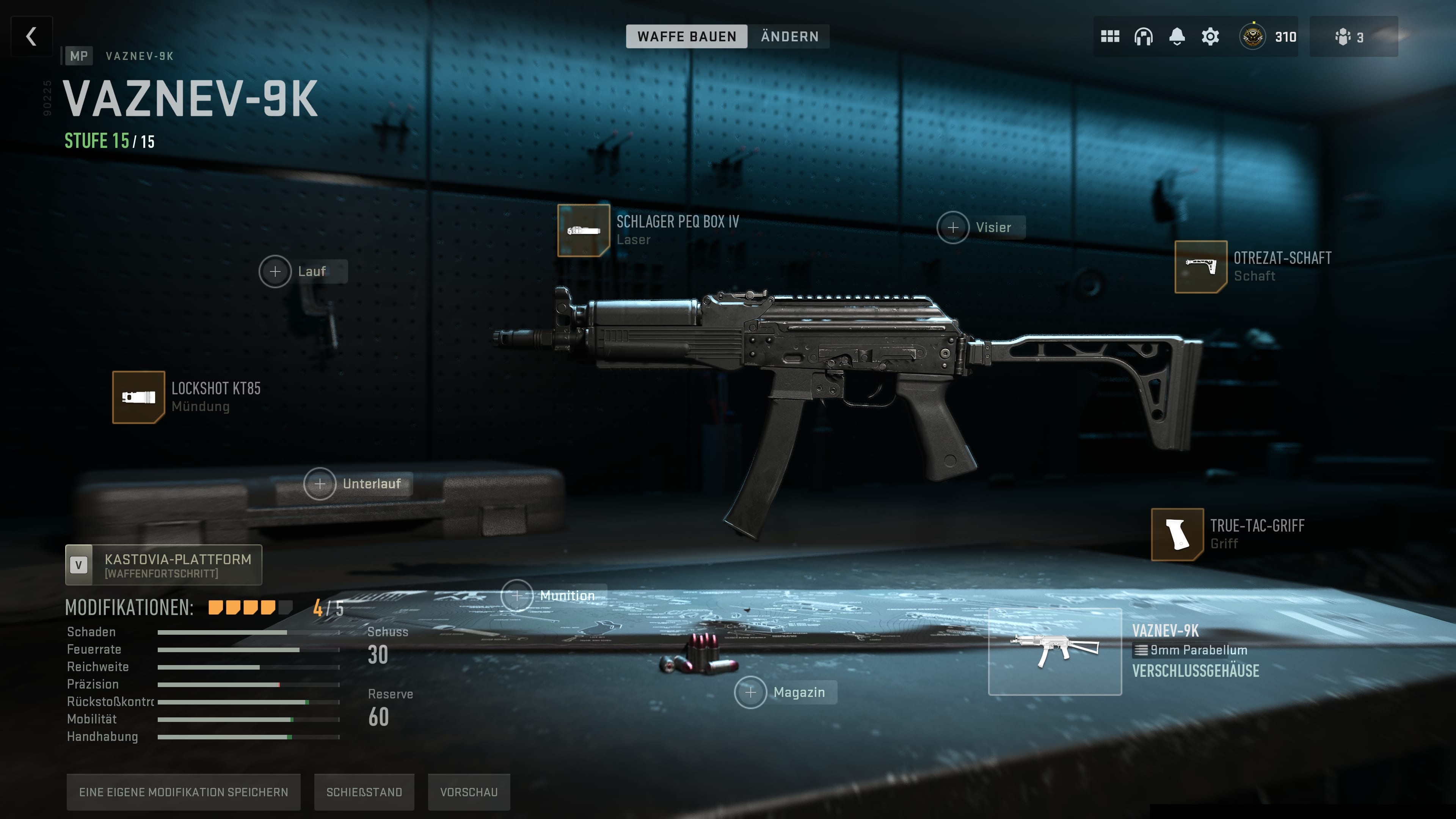Open the Ändern tab
The image size is (1456, 819).
click(789, 37)
